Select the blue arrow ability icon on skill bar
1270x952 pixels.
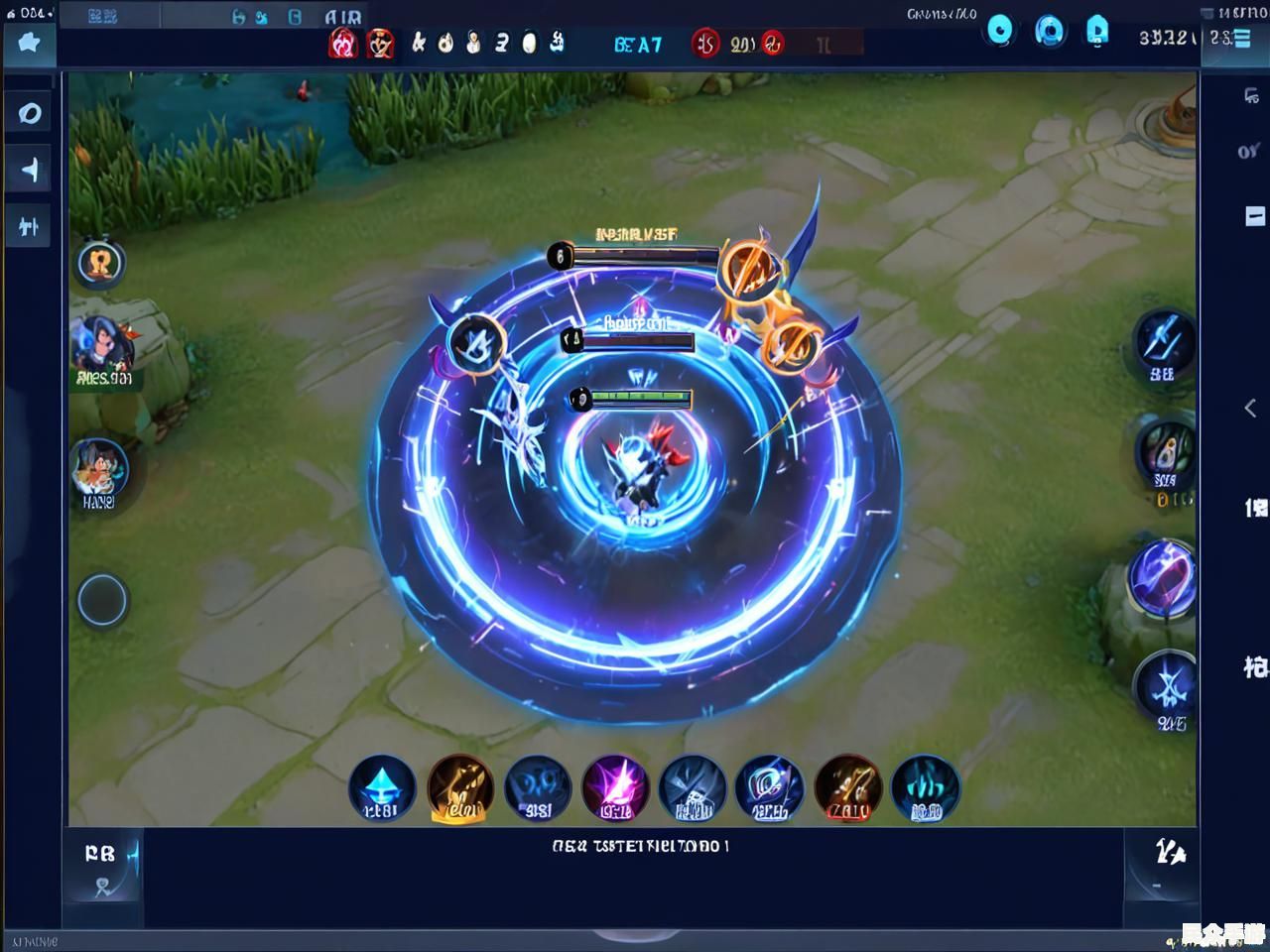point(385,788)
